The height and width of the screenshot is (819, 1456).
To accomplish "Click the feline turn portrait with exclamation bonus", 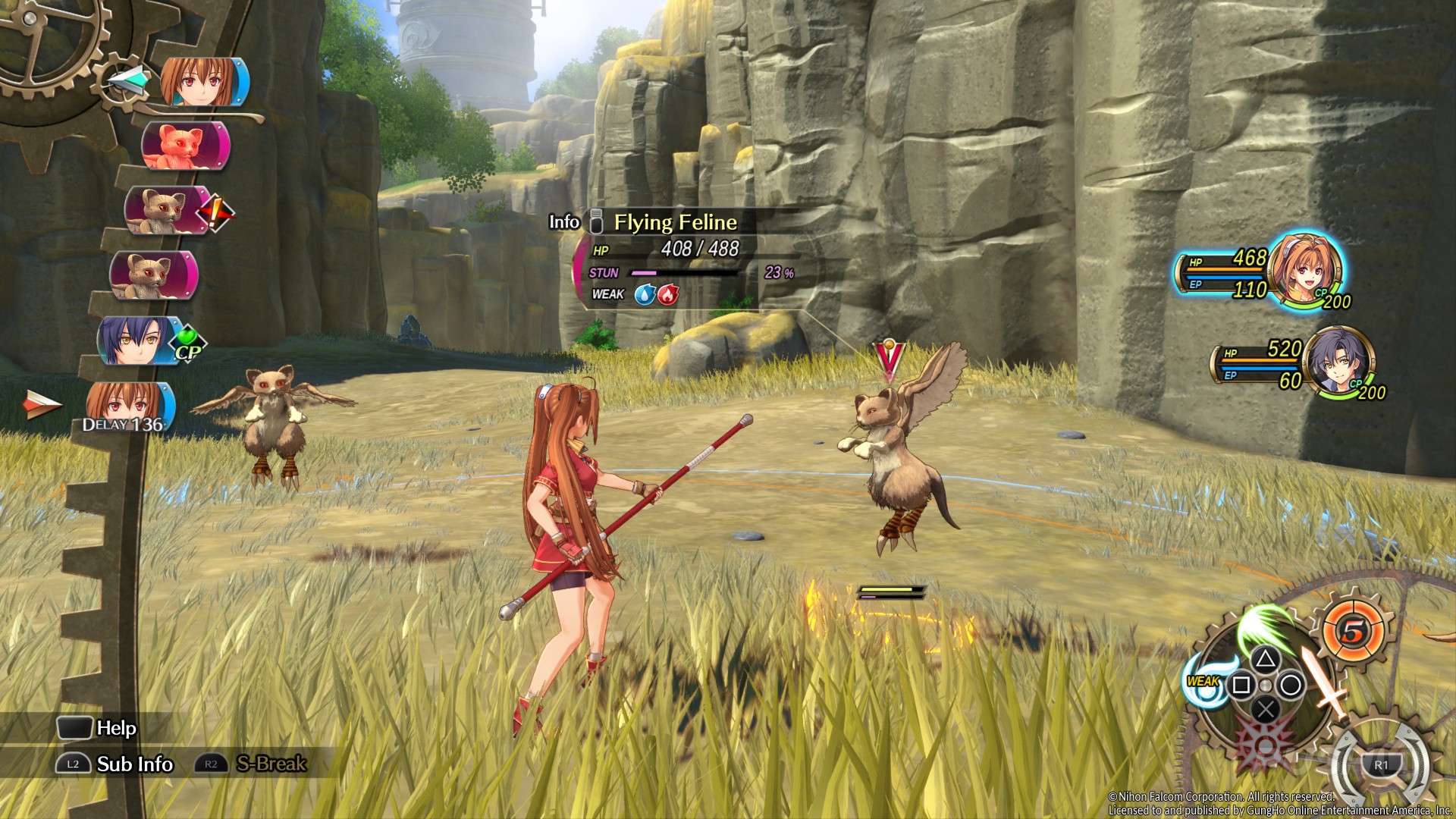I will (168, 210).
